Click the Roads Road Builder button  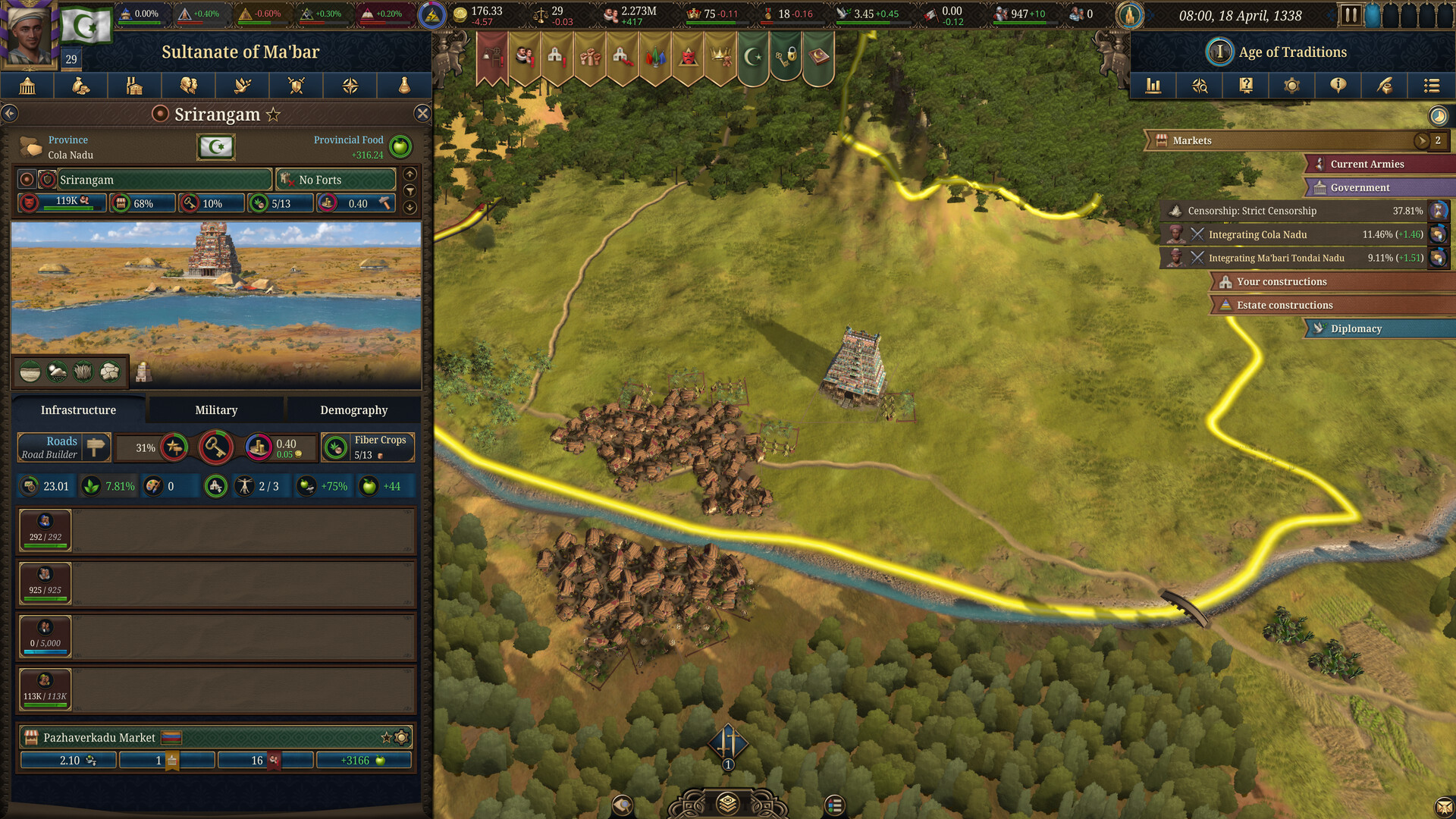pos(64,447)
